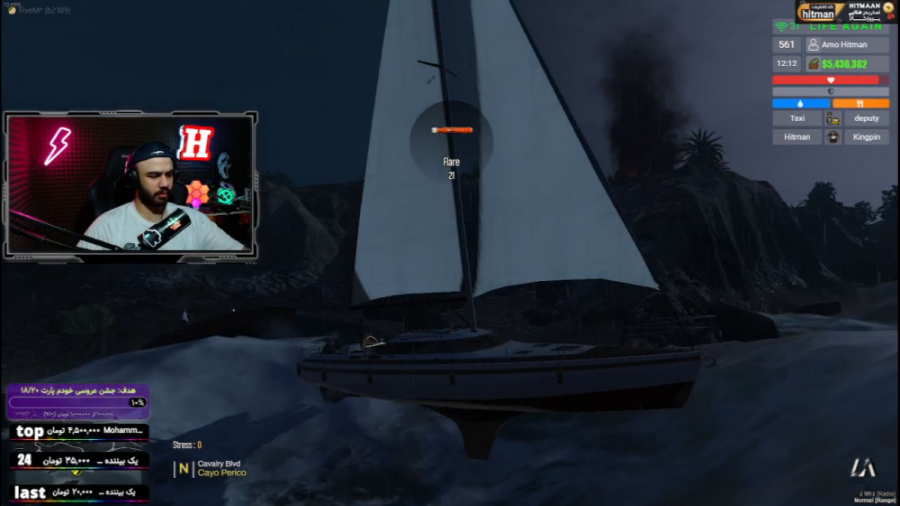Viewport: 900px width, 506px height.
Task: Click the Taxi job label
Action: click(797, 118)
